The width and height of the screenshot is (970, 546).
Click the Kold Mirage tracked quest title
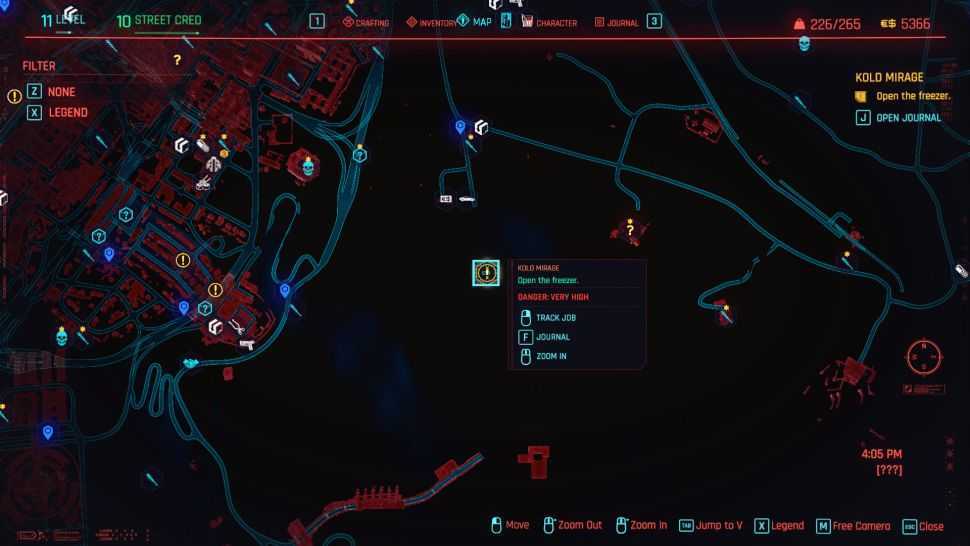point(889,77)
